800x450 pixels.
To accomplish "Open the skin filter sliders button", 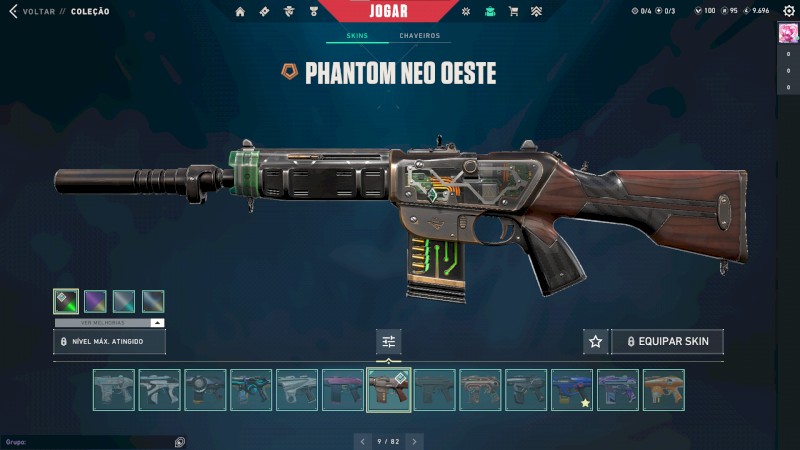I will (x=389, y=341).
